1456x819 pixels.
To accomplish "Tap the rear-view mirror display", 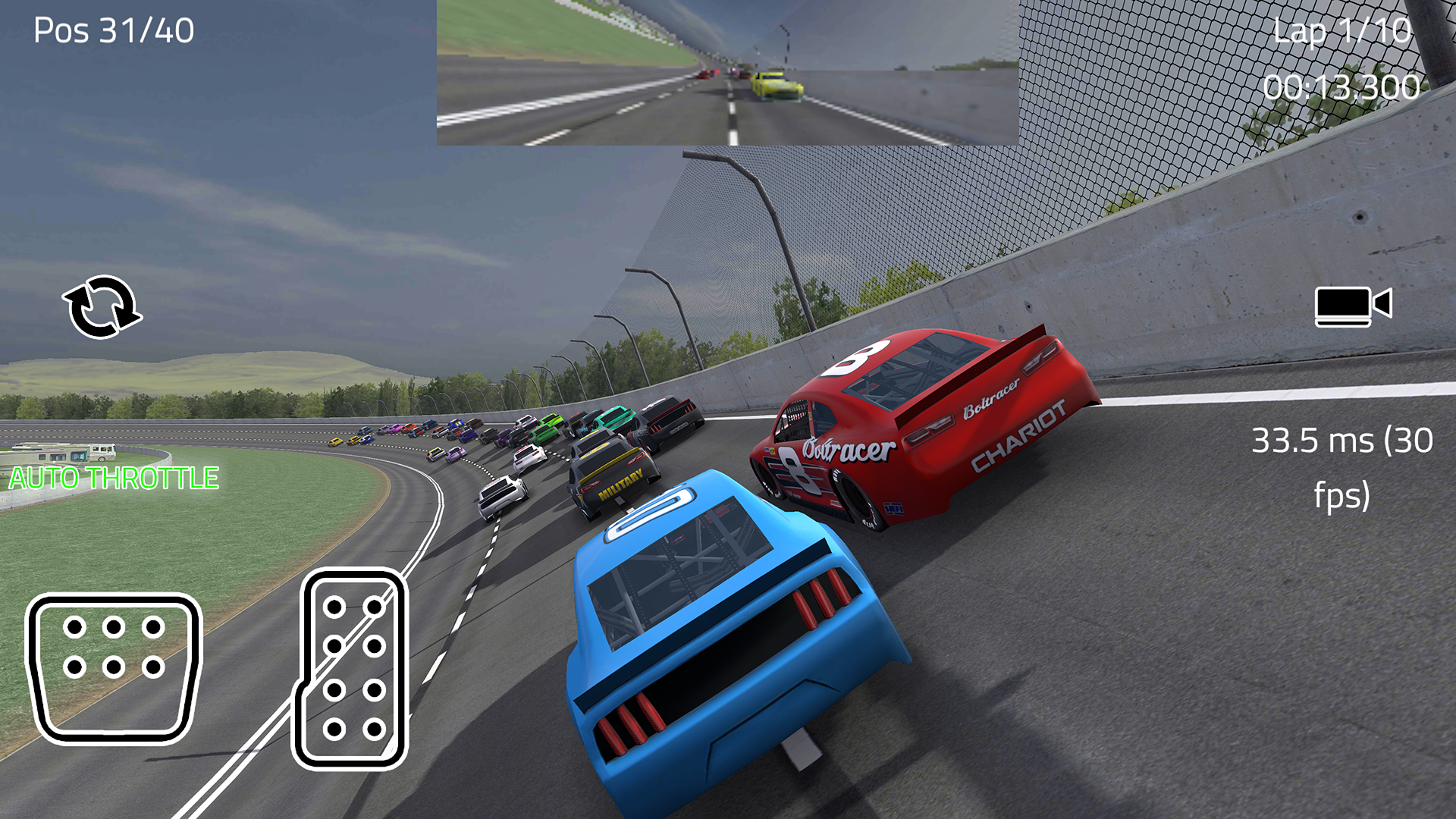I will point(727,73).
